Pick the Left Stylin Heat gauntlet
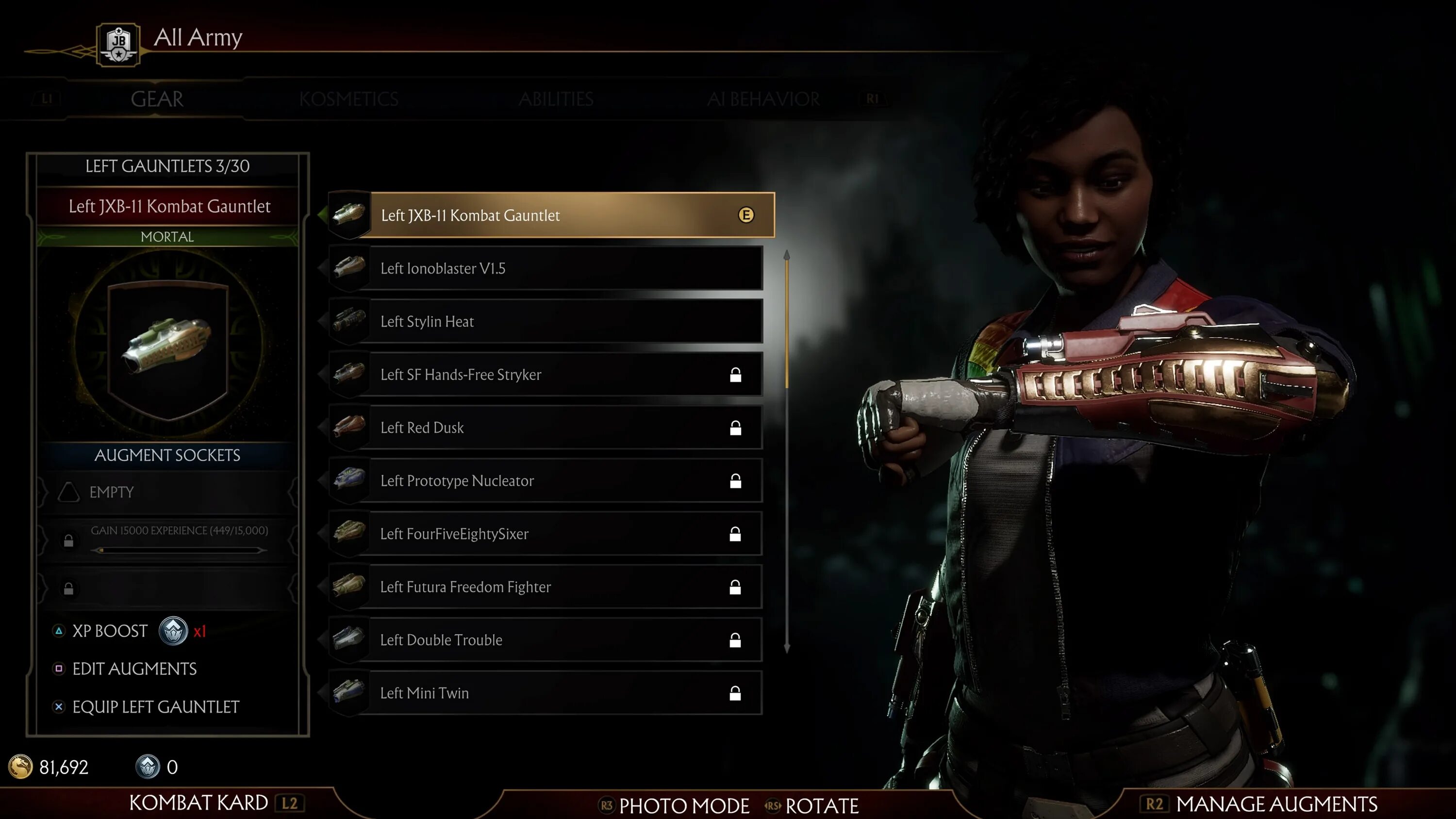The height and width of the screenshot is (819, 1456). click(546, 322)
